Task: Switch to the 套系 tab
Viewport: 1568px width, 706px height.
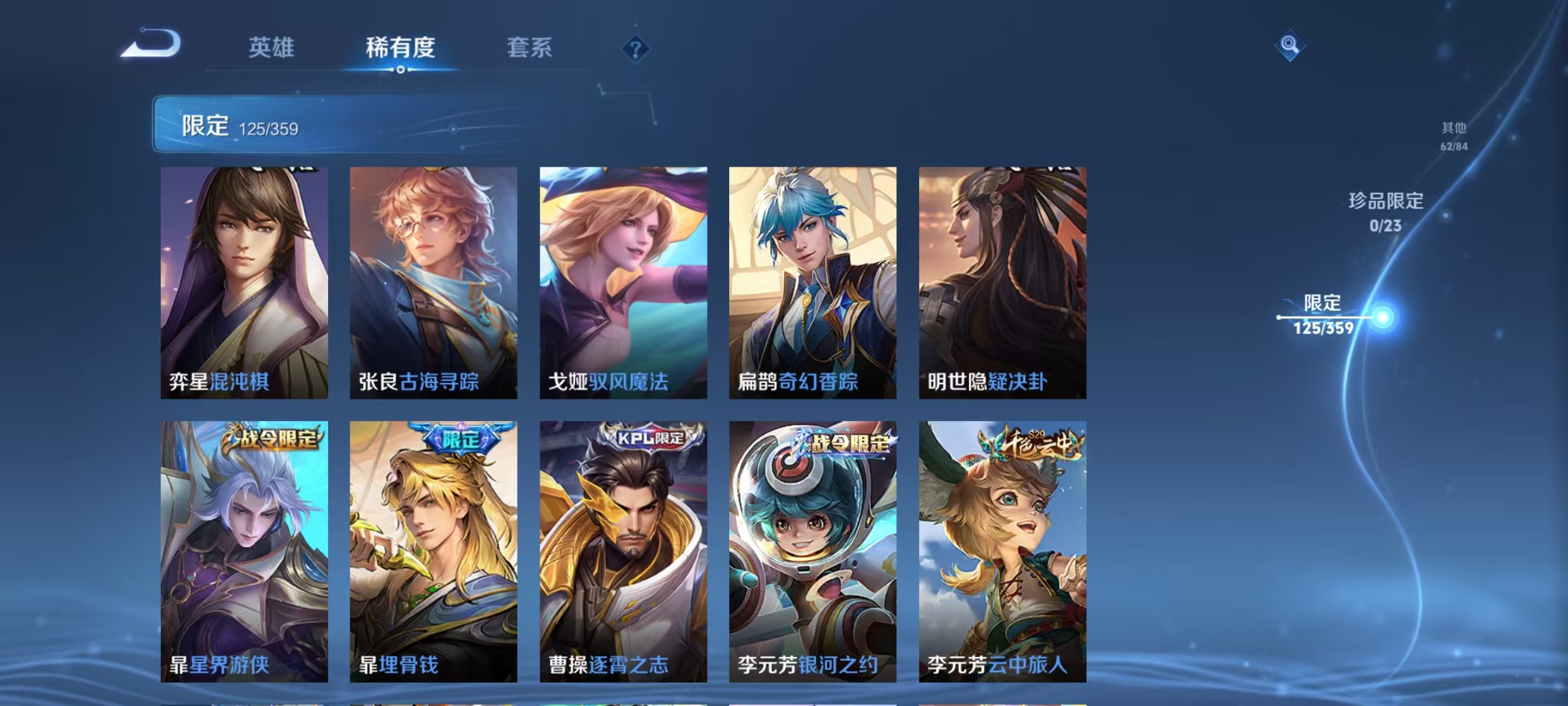Action: click(x=531, y=48)
